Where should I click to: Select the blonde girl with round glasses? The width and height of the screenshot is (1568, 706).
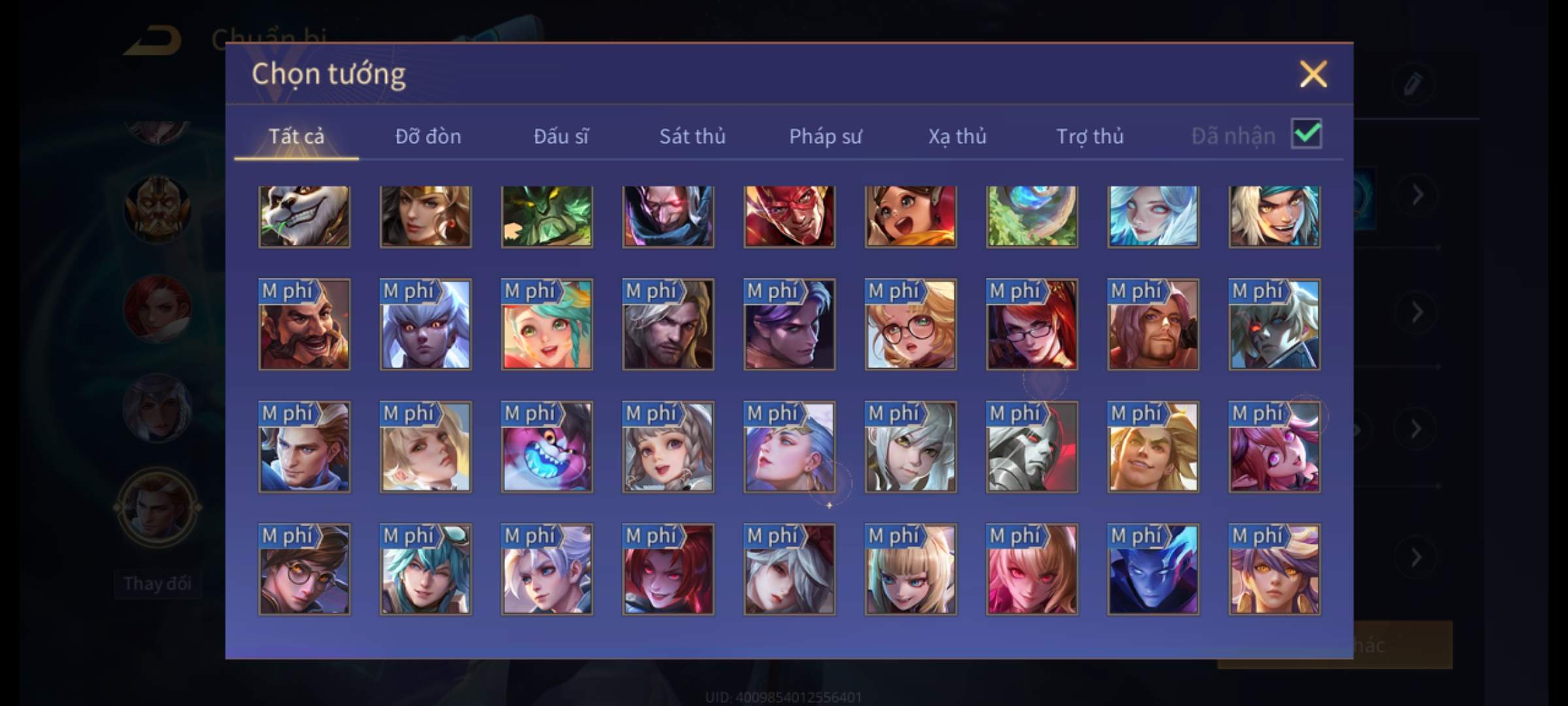pyautogui.click(x=911, y=325)
